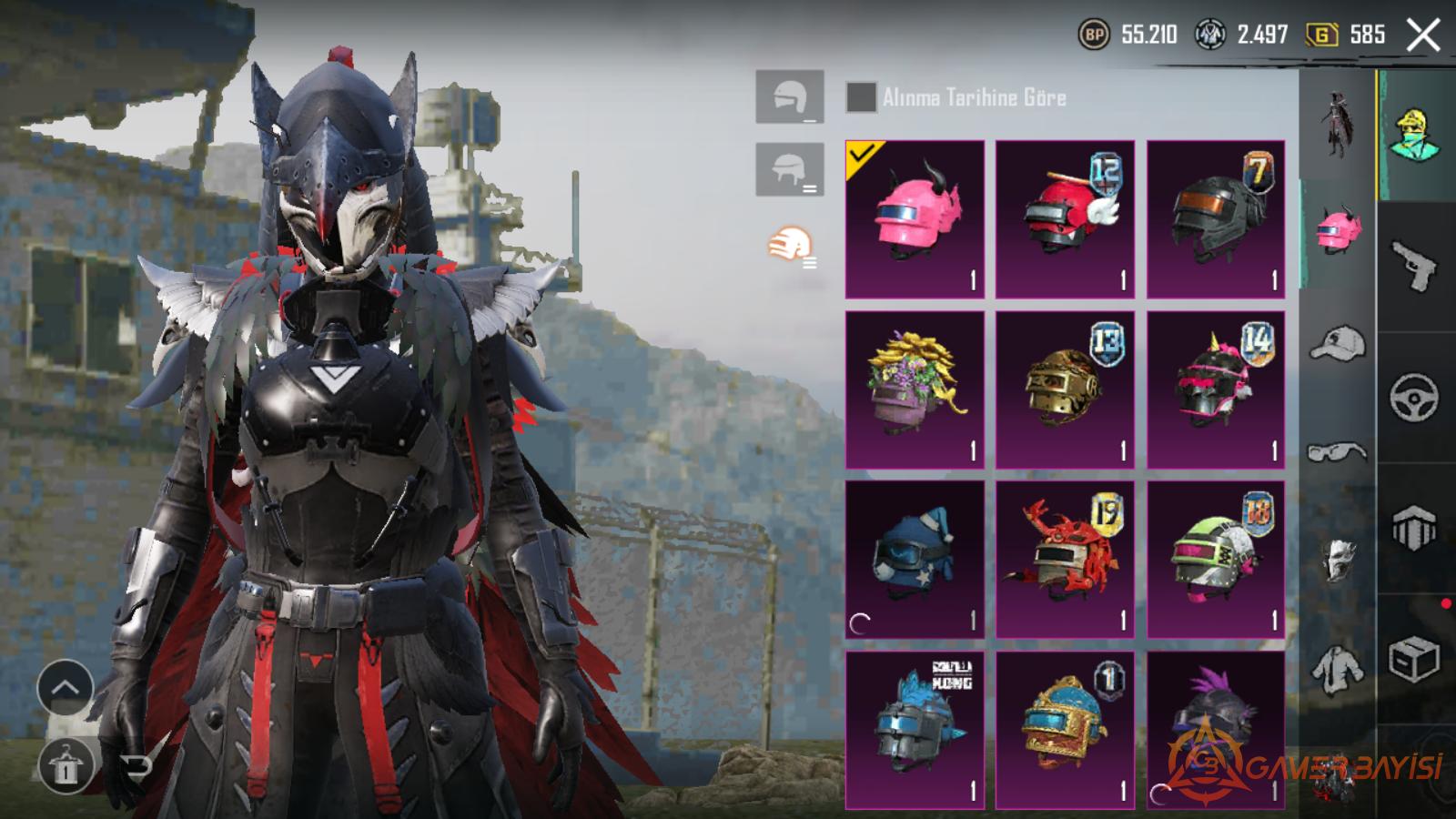Screen dimensions: 1456x819
Task: Click the trash can delete button
Action: tap(65, 766)
